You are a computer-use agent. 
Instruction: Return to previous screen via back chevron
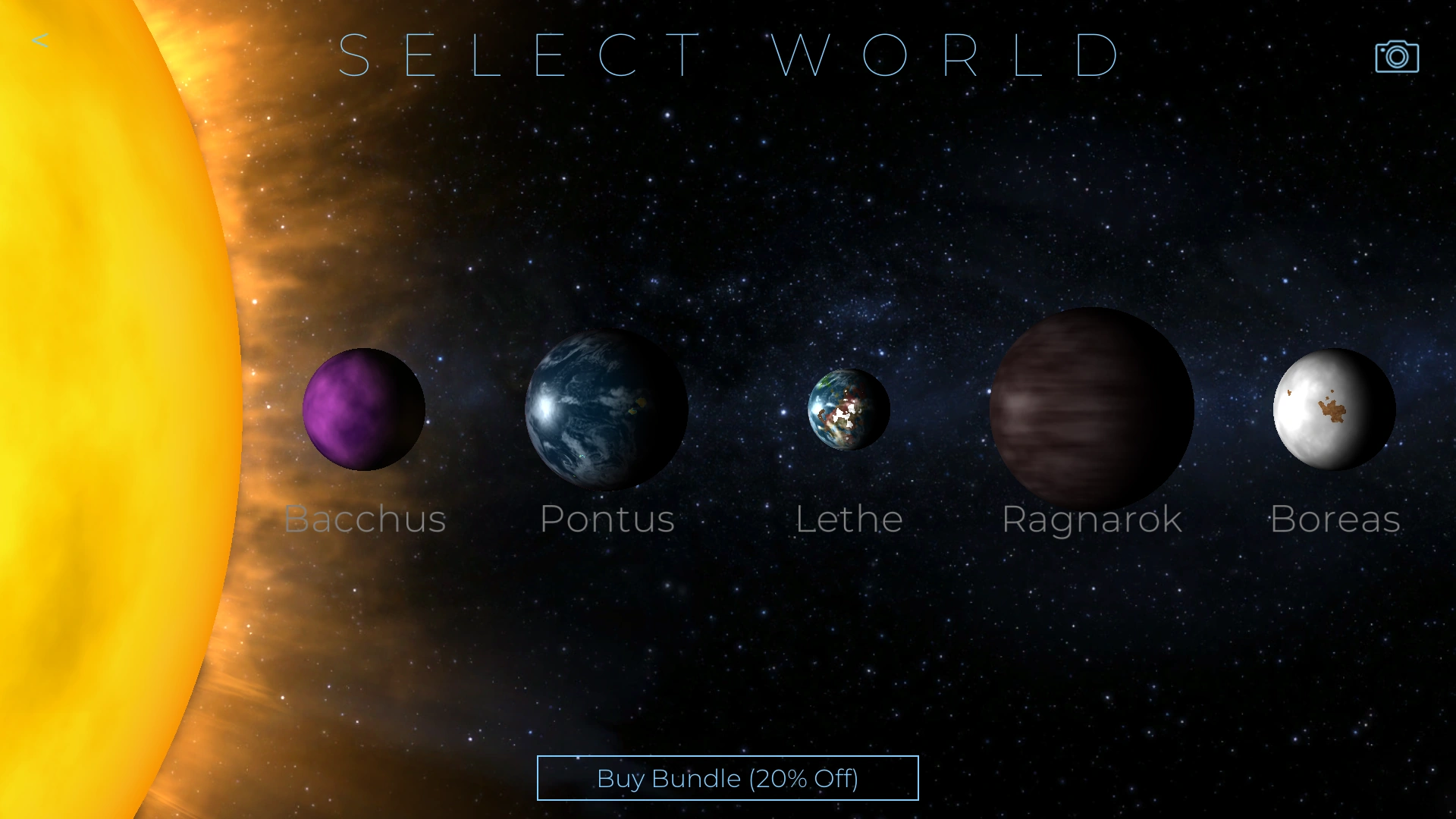point(40,41)
